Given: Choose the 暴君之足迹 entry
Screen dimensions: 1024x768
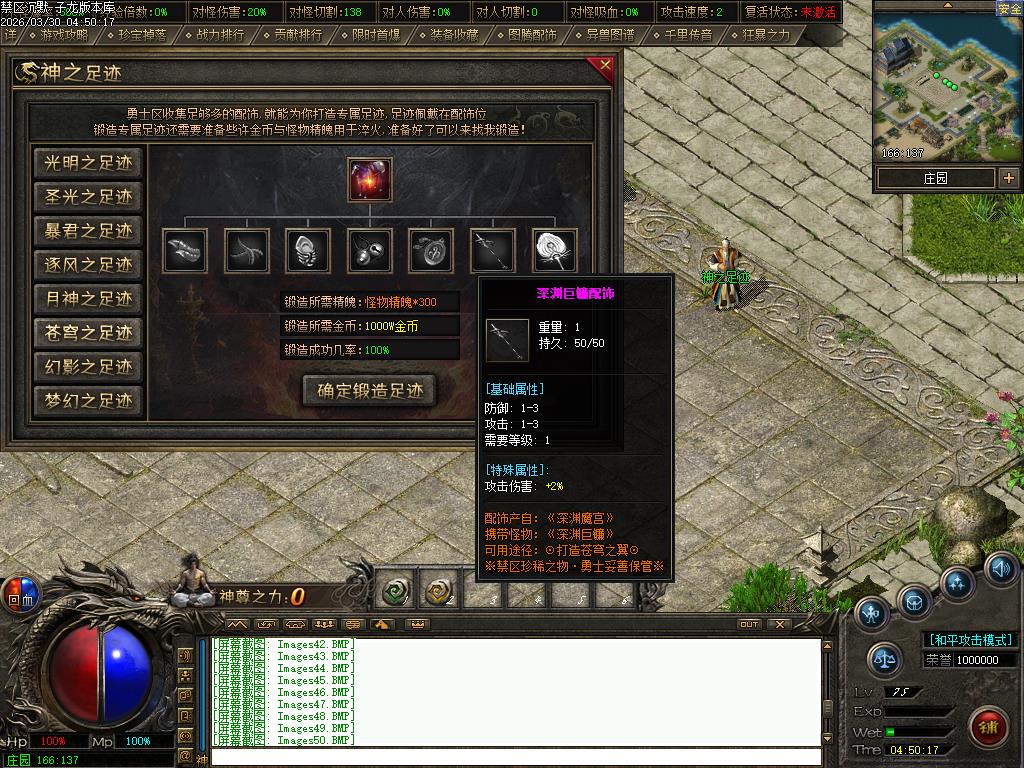Looking at the screenshot, I should pos(88,231).
